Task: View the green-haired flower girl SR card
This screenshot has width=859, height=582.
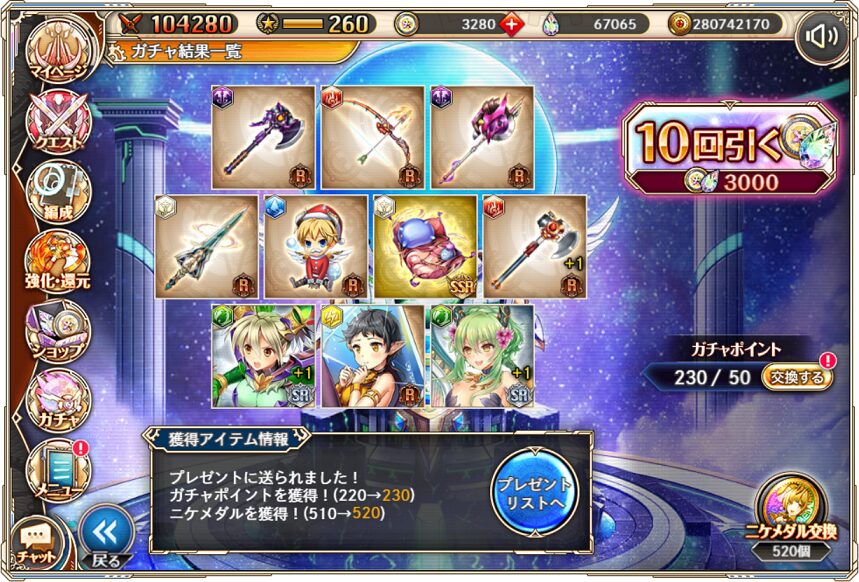Action: (480, 355)
